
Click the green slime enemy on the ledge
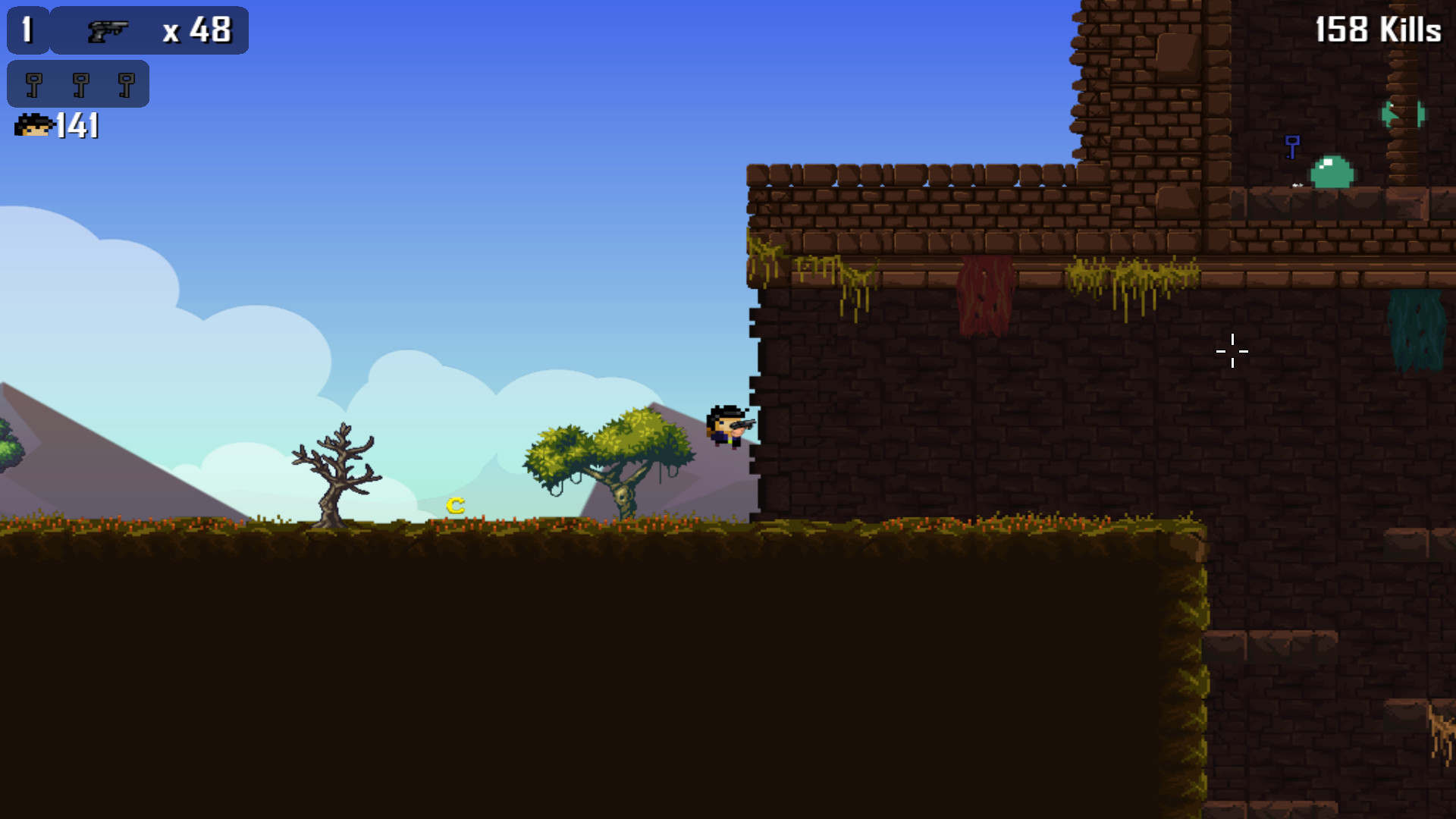[1331, 171]
